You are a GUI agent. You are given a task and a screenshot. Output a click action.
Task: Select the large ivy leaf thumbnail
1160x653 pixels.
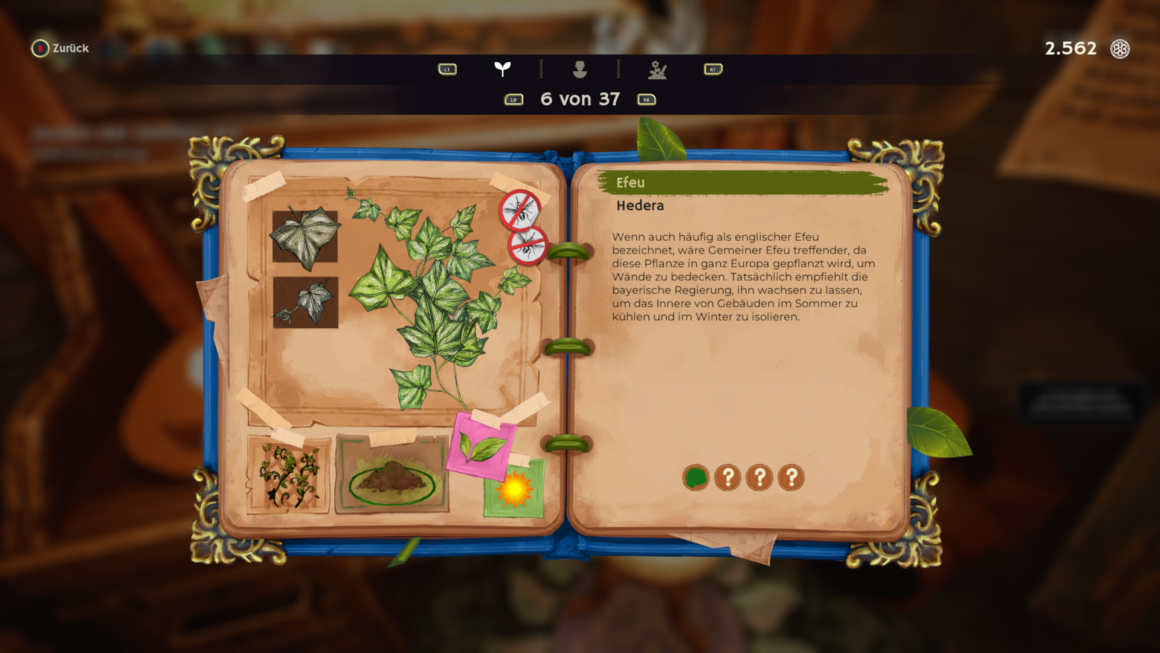(x=305, y=236)
